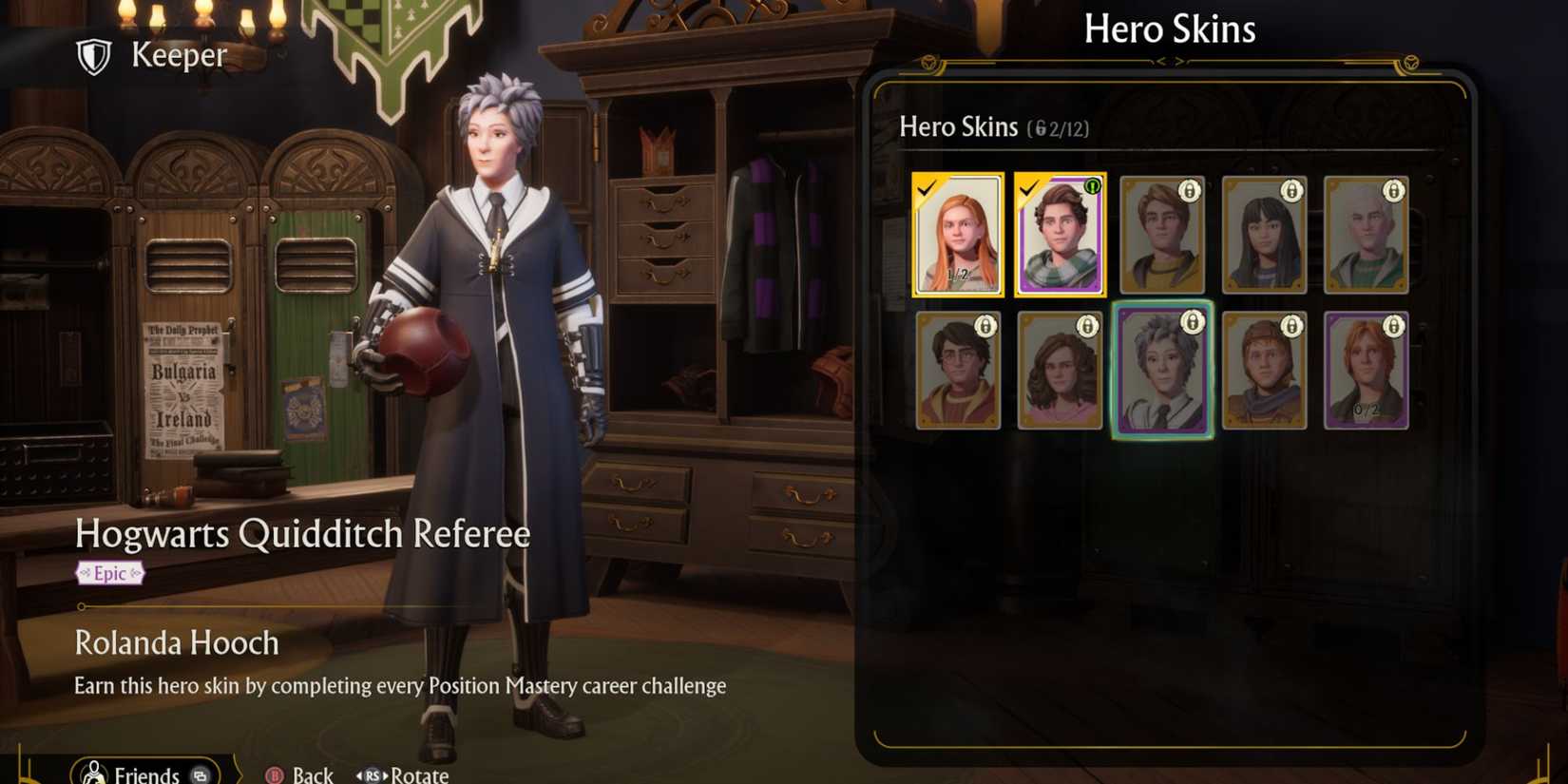Click the right arrow to switch skin category
This screenshot has height=784, width=1568.
point(1181,59)
